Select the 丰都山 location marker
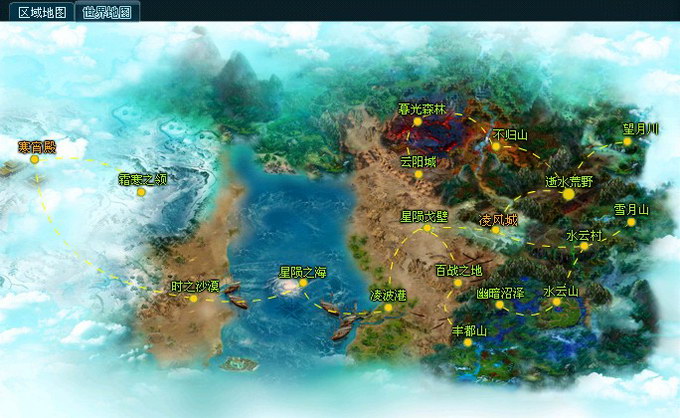The image size is (680, 418). [467, 341]
